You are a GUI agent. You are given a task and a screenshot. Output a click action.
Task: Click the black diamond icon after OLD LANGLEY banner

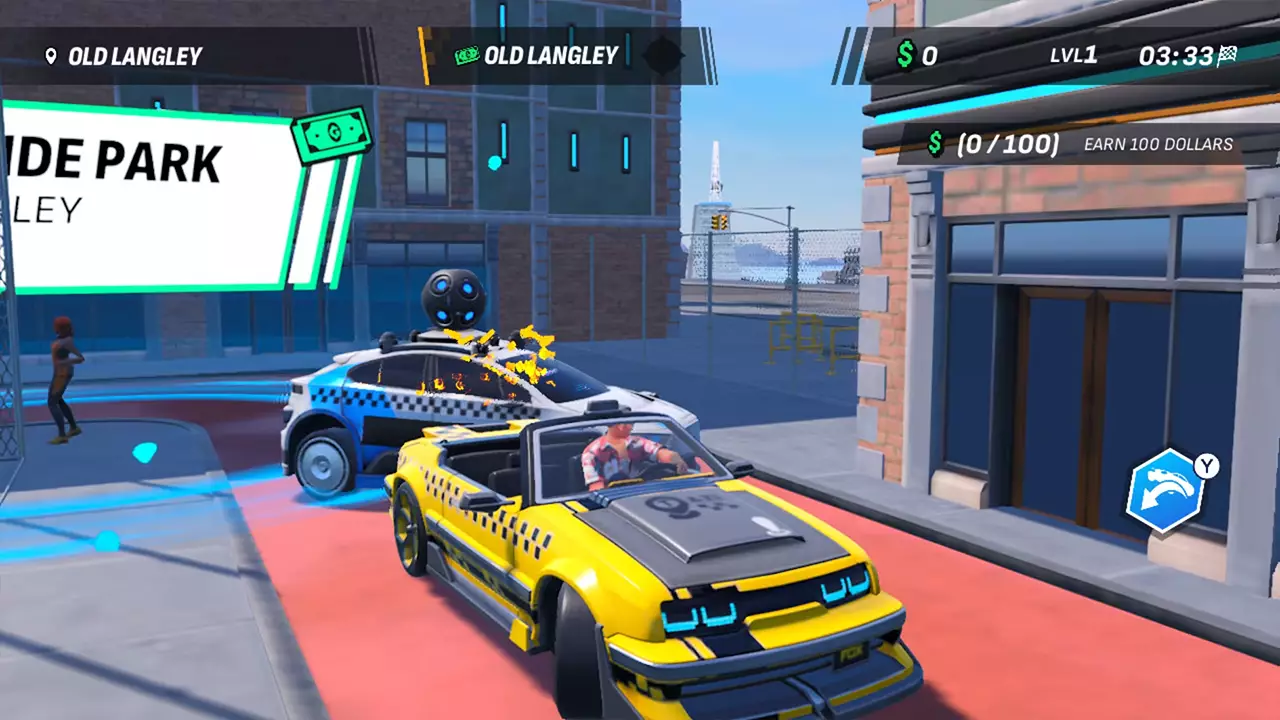662,56
